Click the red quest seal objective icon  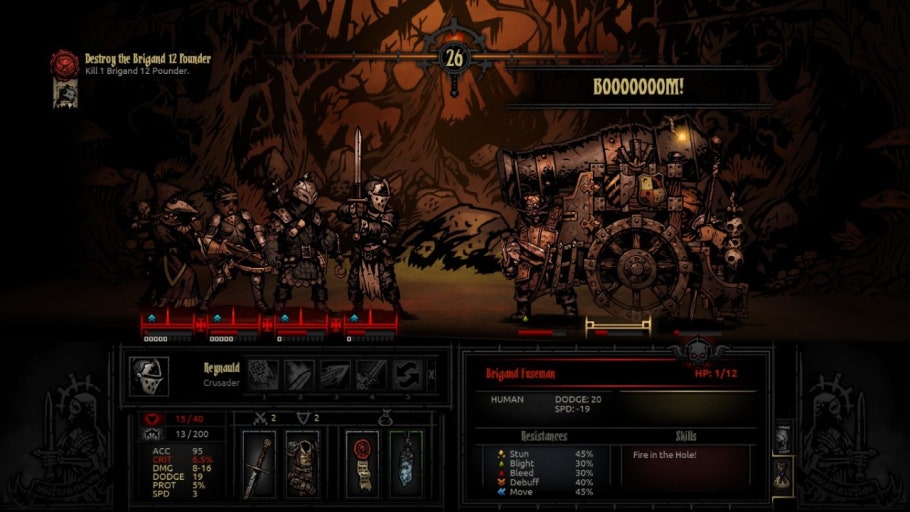point(64,63)
